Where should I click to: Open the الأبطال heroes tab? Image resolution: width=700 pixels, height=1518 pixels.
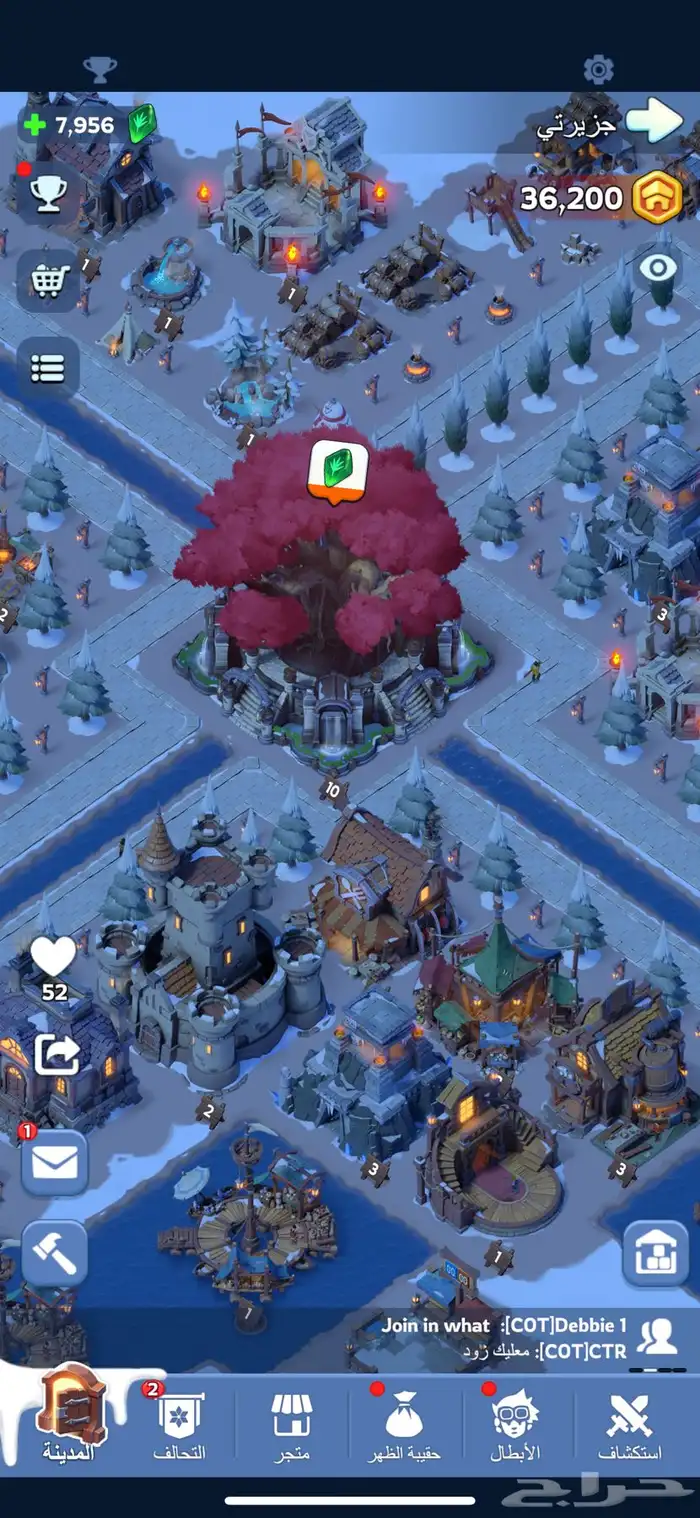[x=516, y=1425]
